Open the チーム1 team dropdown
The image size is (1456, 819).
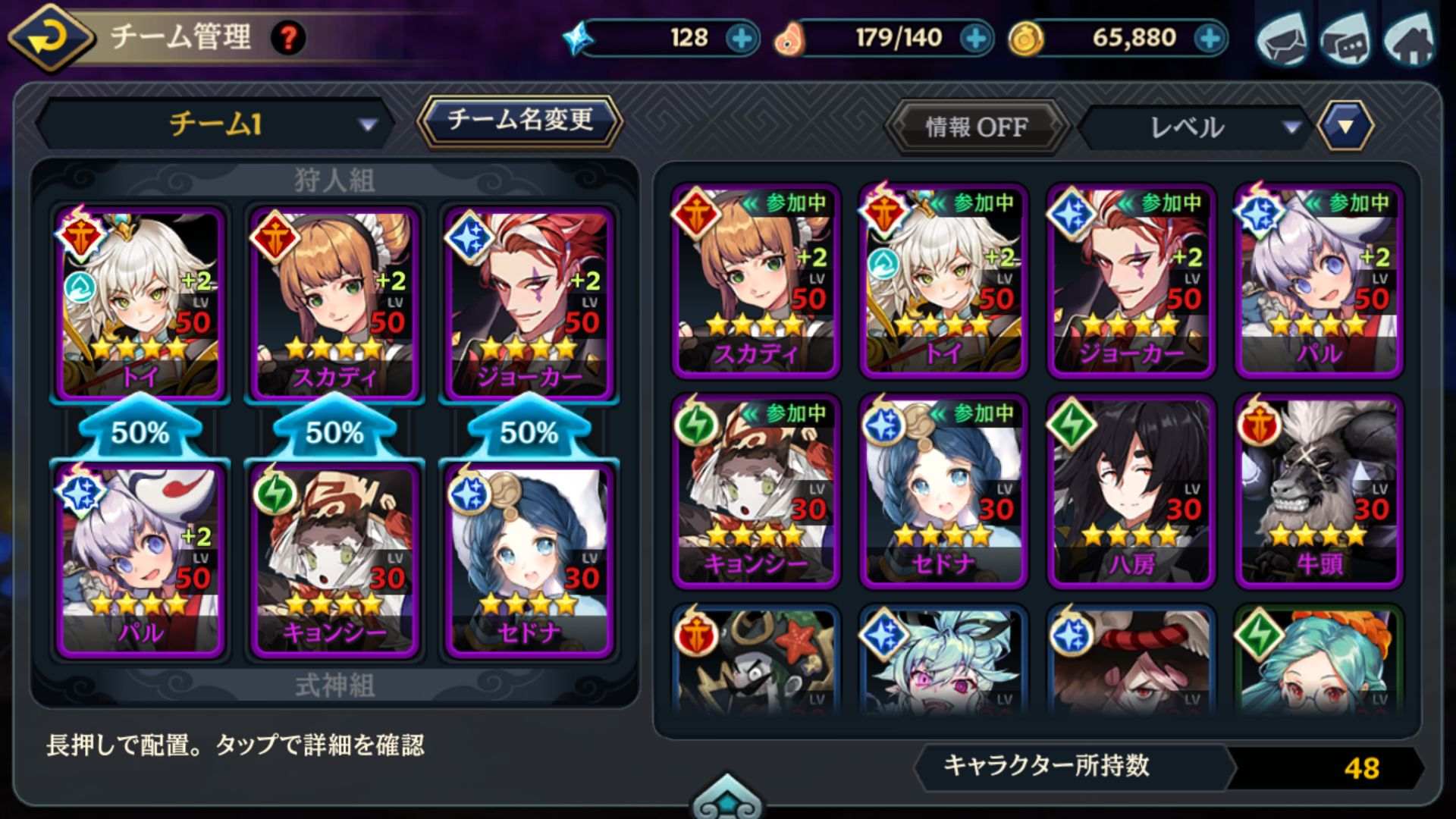[215, 124]
